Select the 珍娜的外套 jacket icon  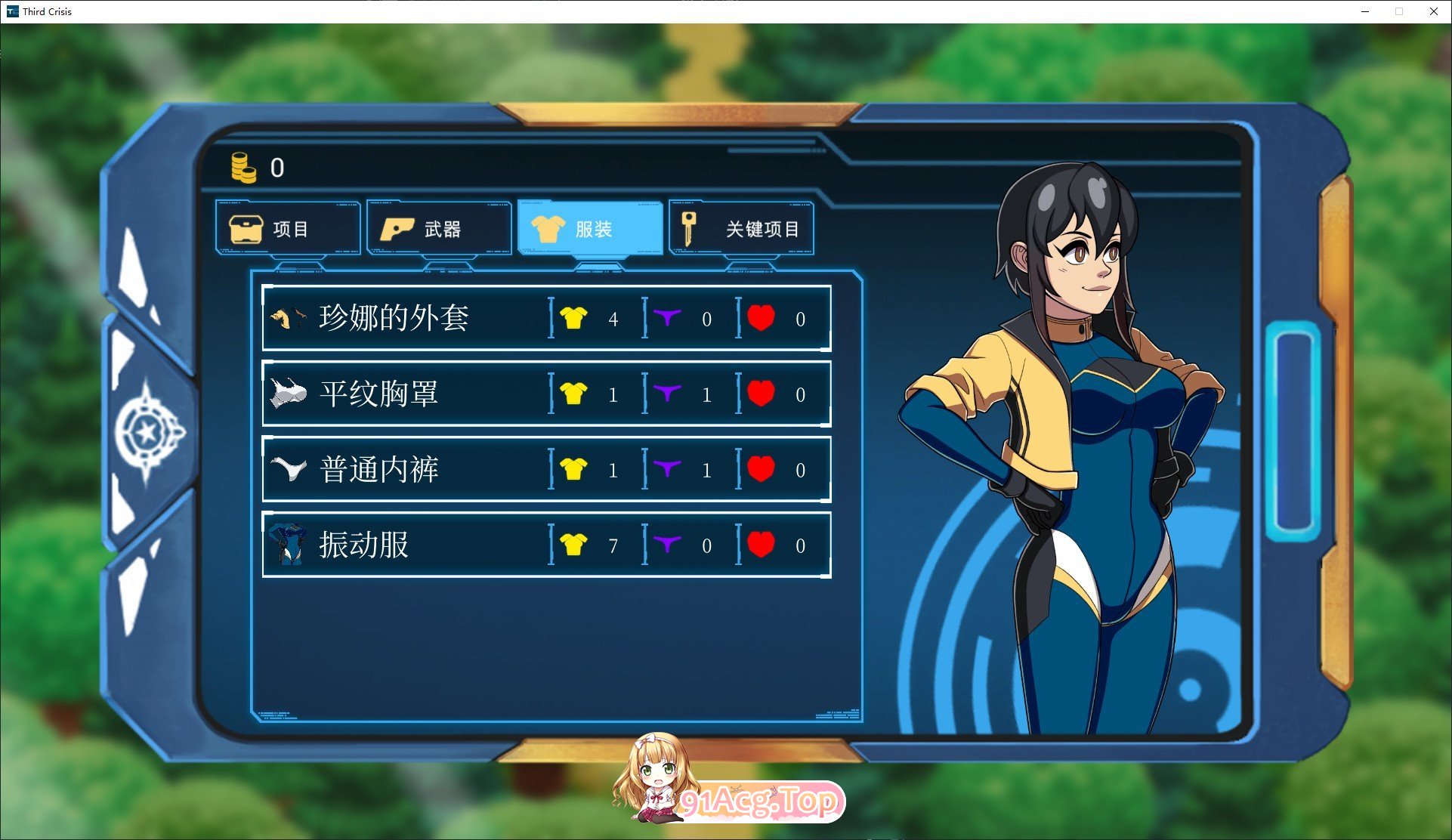click(x=287, y=318)
